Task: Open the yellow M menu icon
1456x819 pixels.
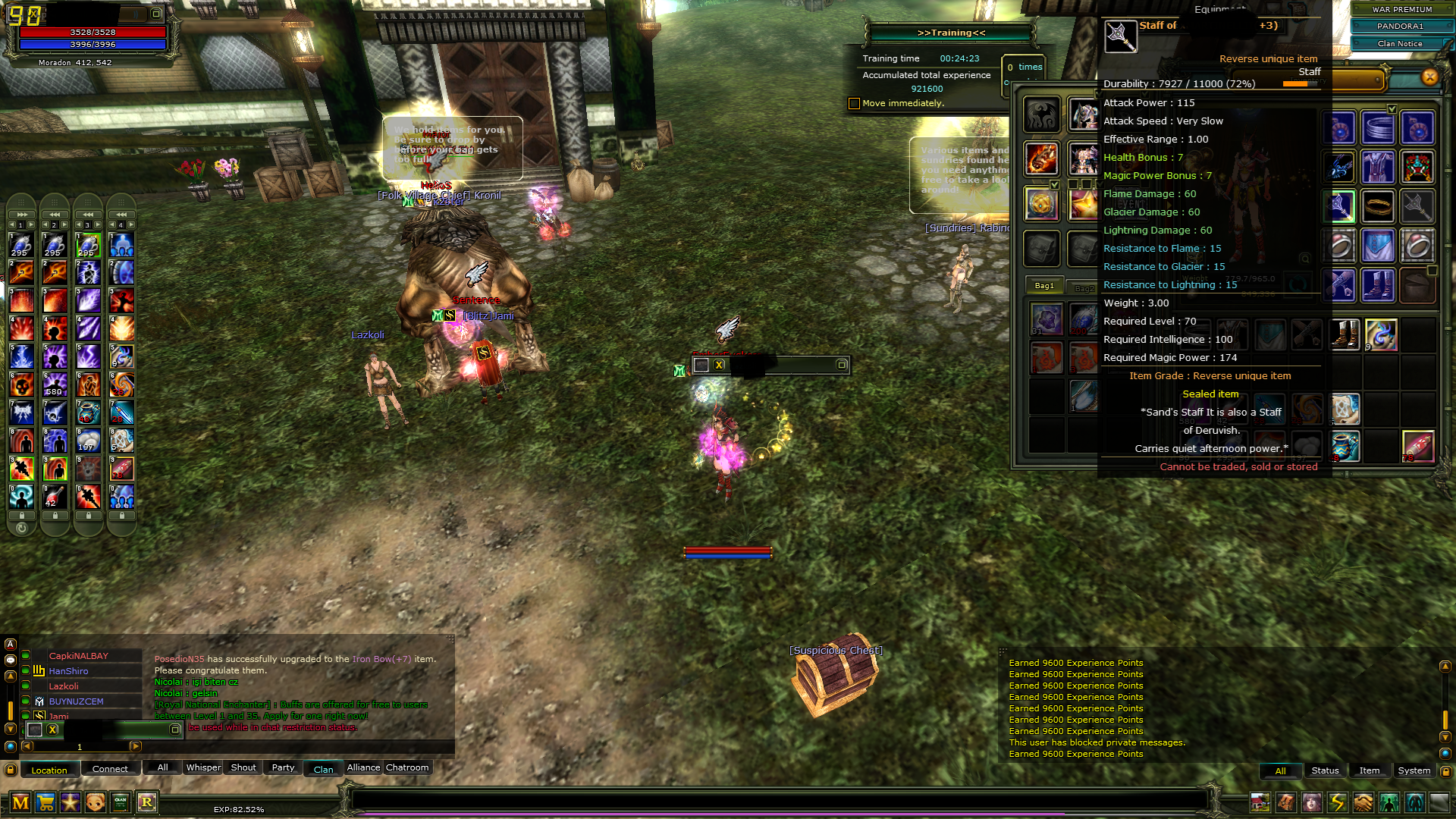Action: (x=20, y=802)
